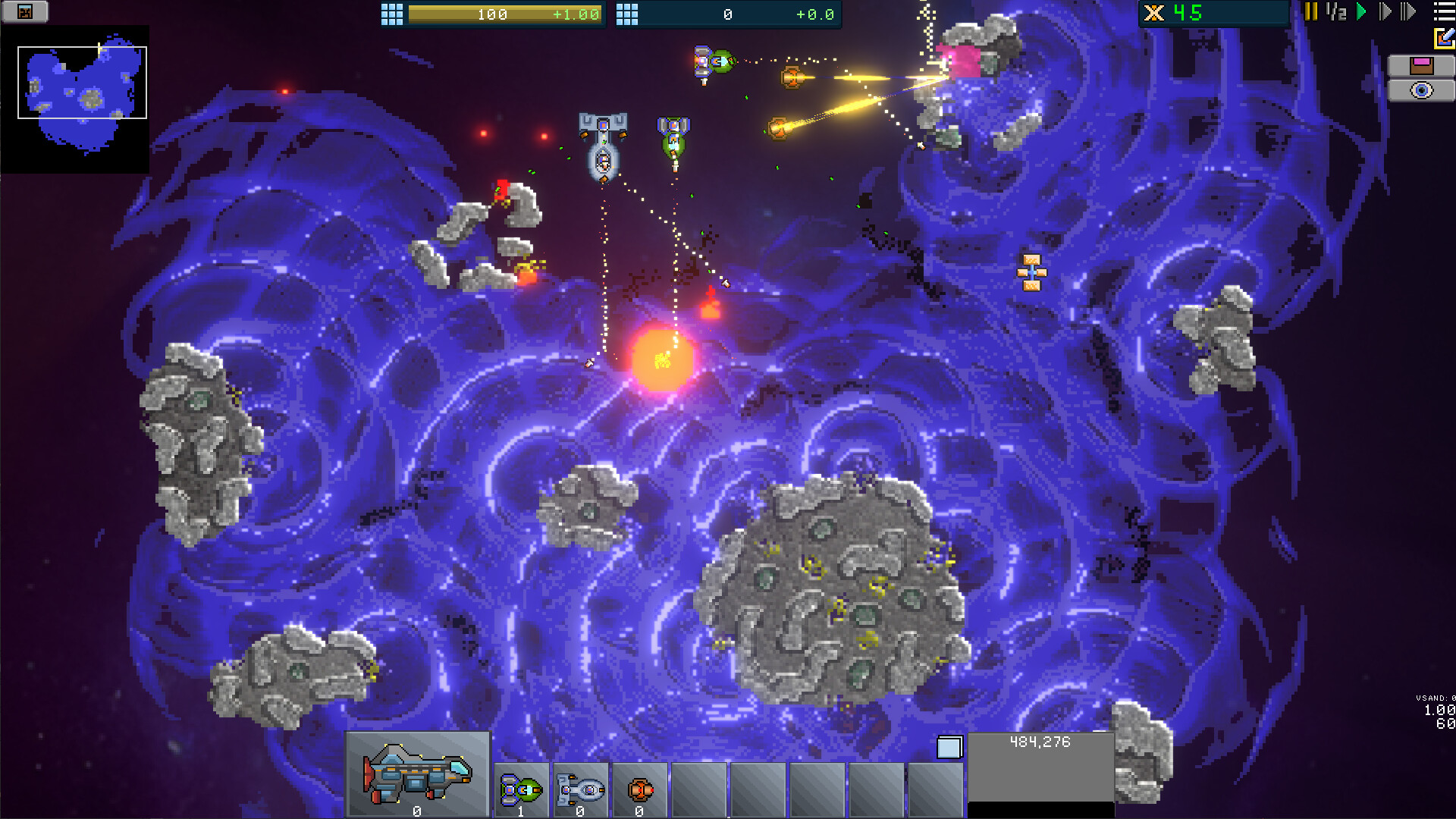Enable half-speed game mode
1456x819 pixels.
point(1335,11)
